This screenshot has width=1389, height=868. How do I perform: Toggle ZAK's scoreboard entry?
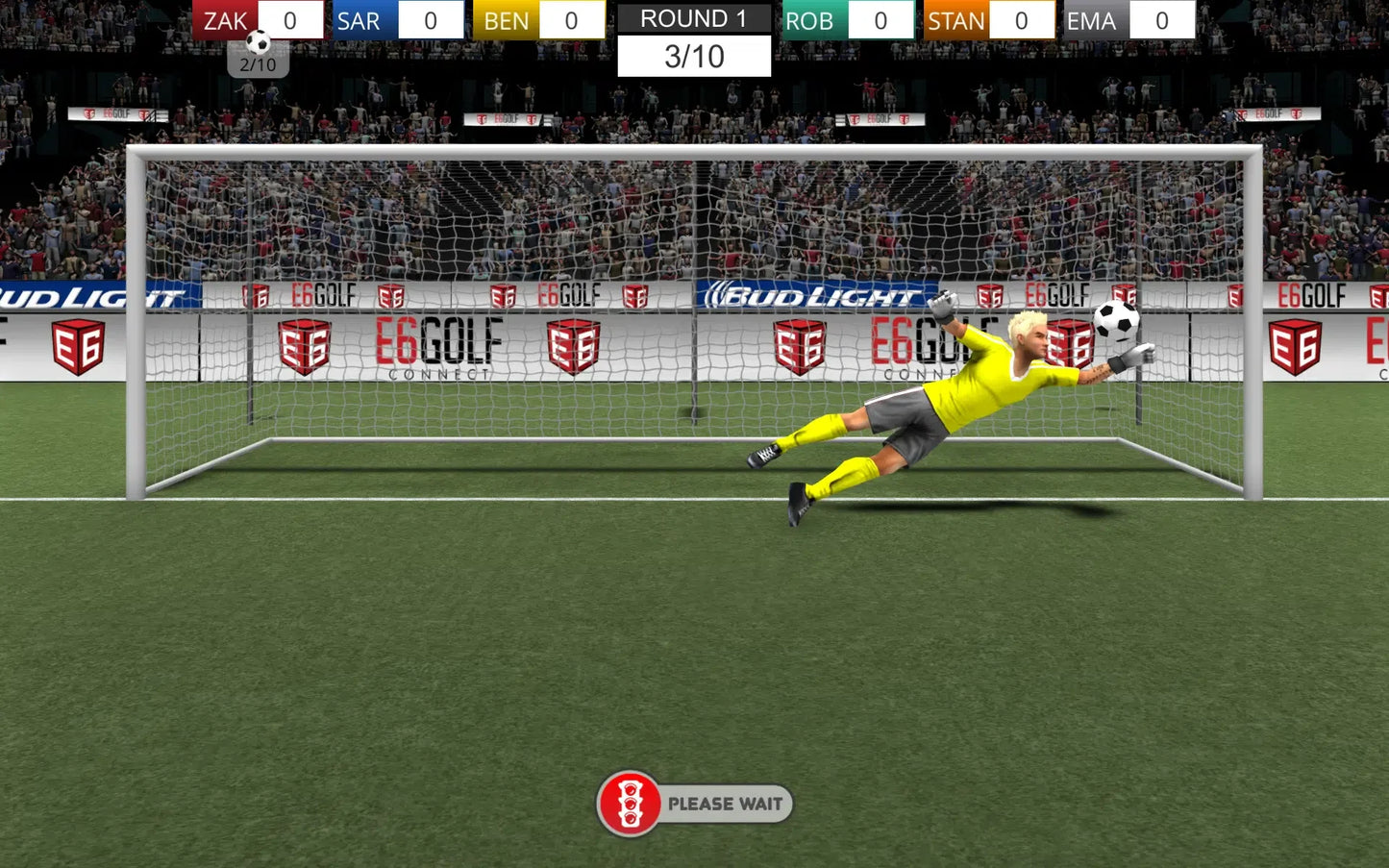(223, 19)
